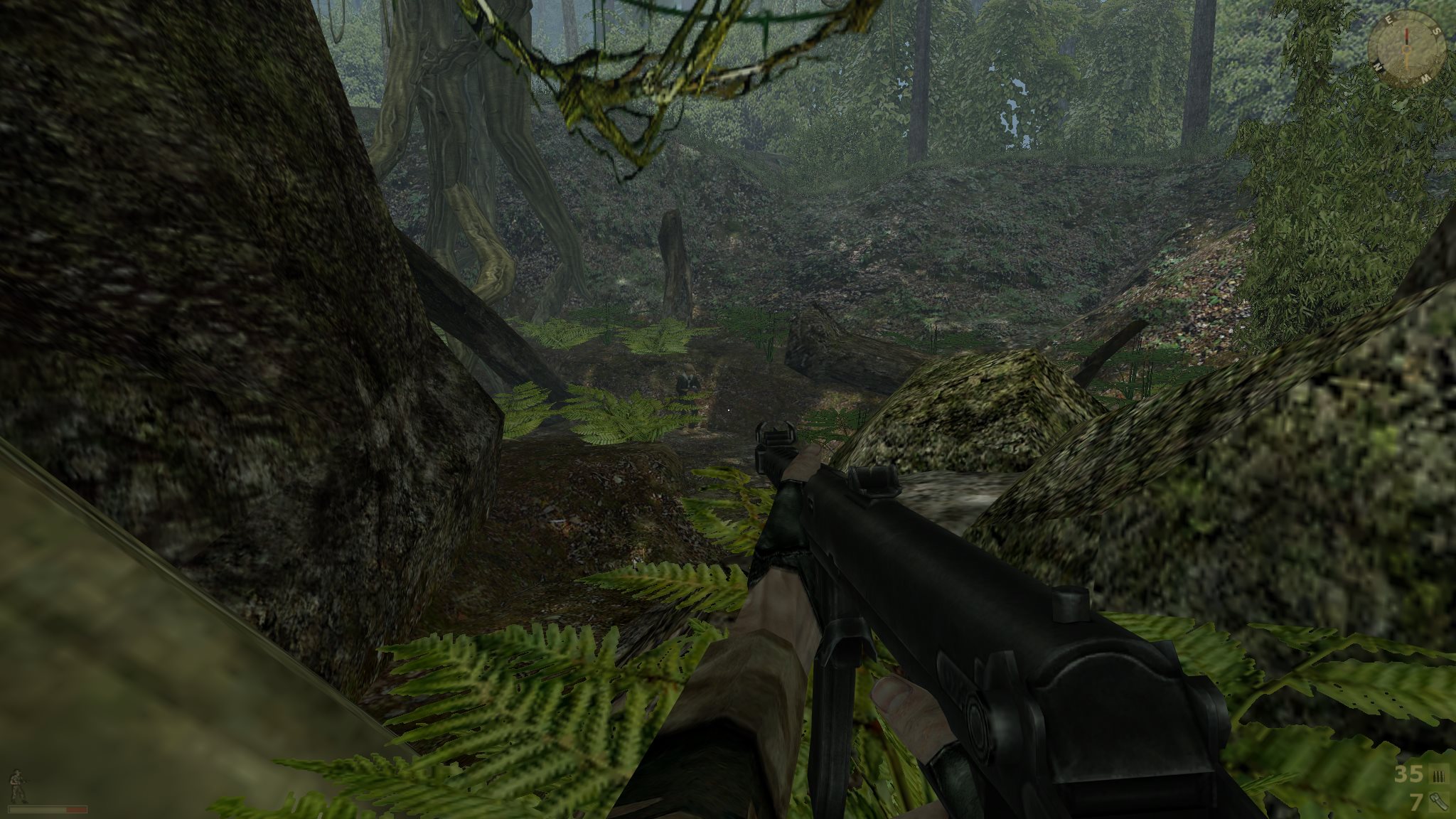Click the letter N on the compass rim
The width and height of the screenshot is (1456, 819).
click(x=1379, y=66)
